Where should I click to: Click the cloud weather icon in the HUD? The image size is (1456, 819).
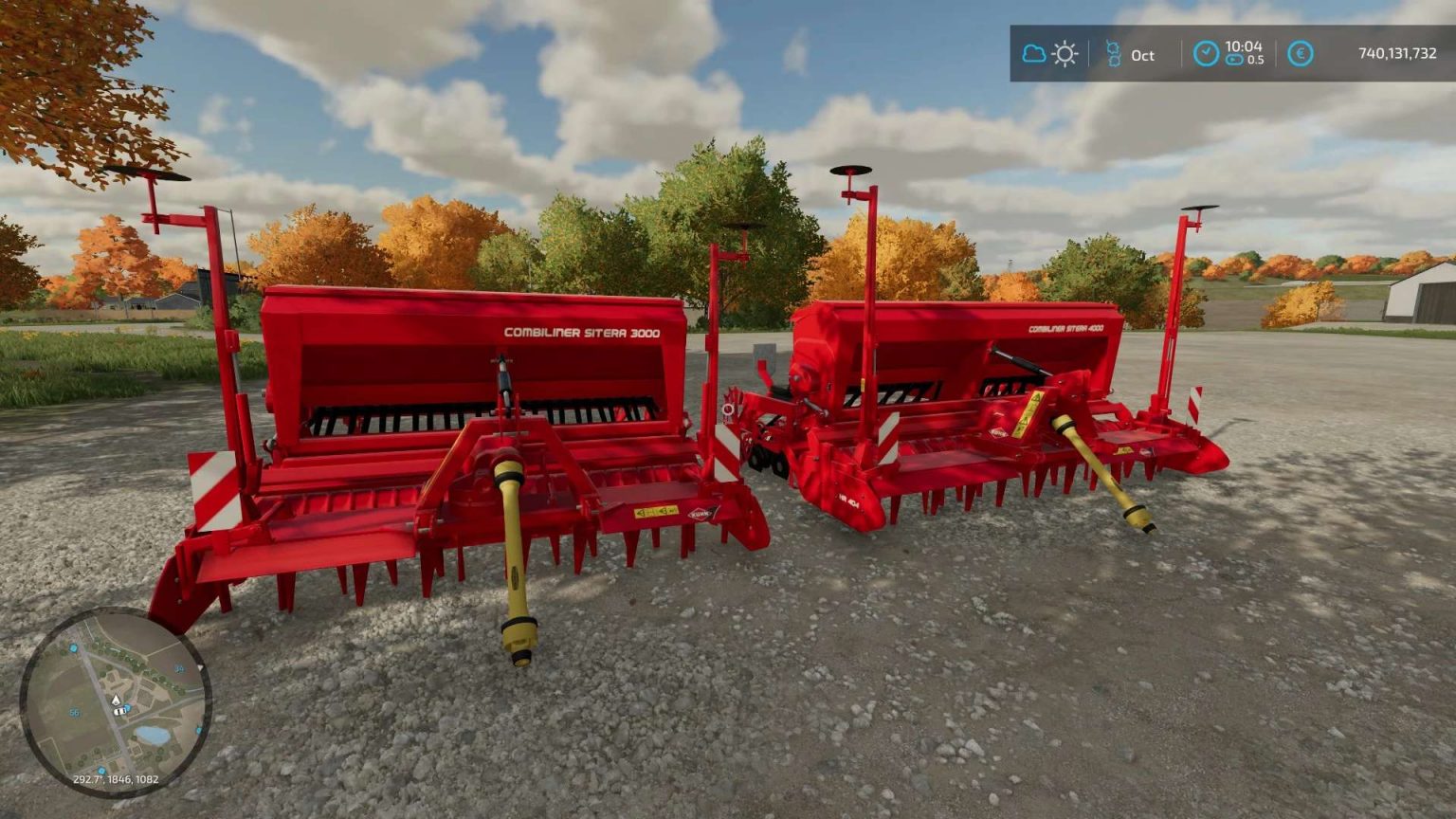click(1033, 53)
